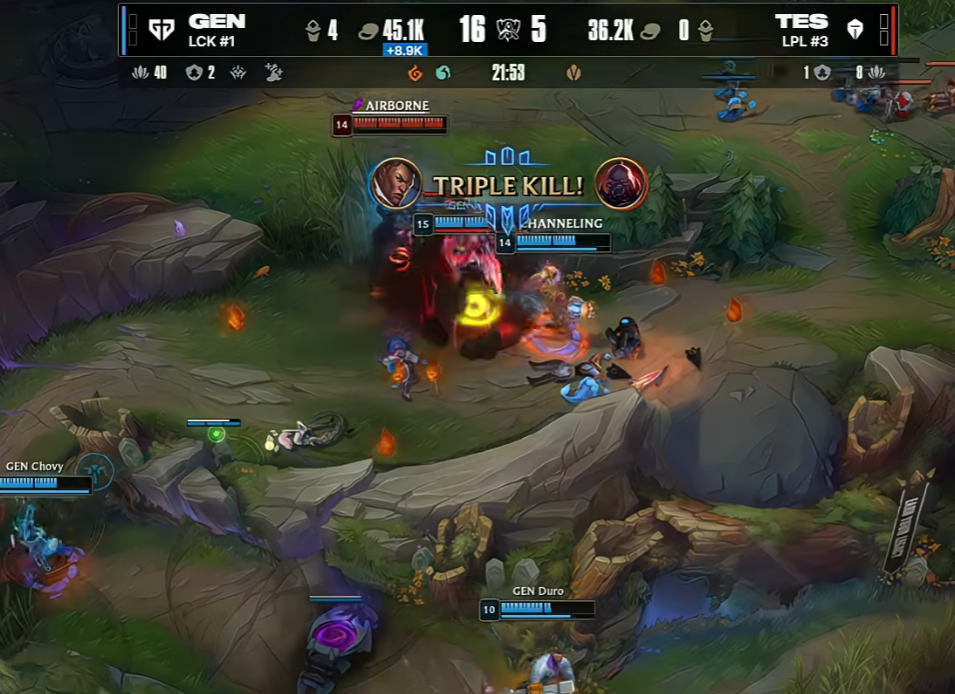Click the killer champion portrait in kill banner
The width and height of the screenshot is (955, 694).
tap(395, 184)
